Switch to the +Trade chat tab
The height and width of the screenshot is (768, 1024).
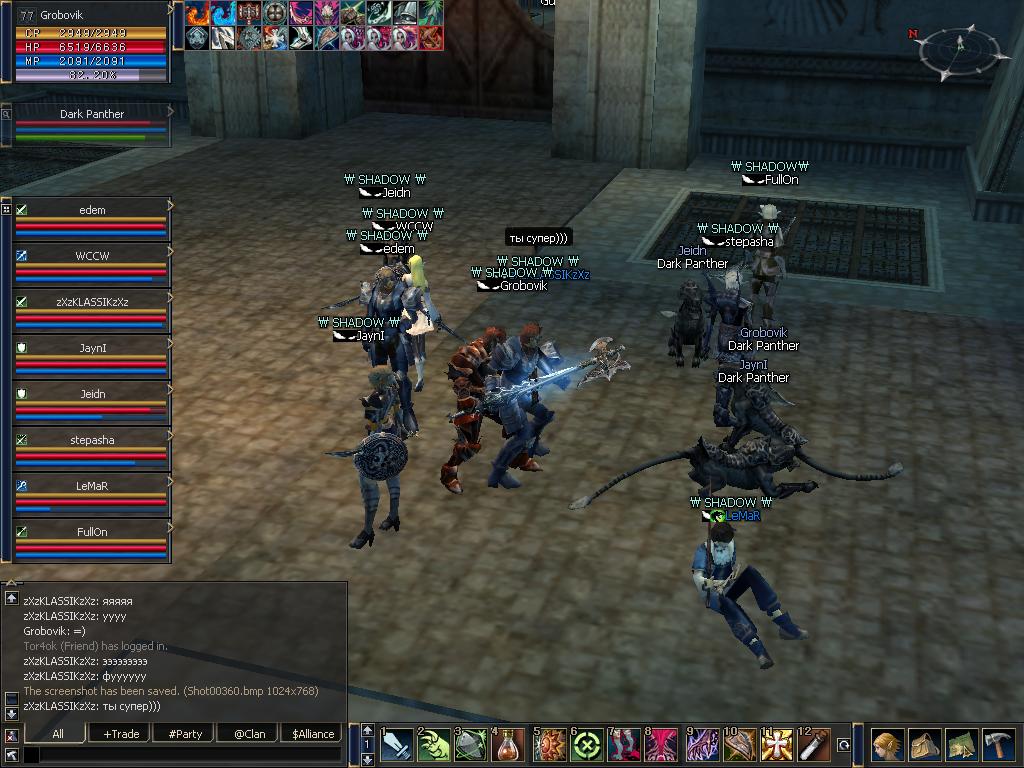(121, 733)
